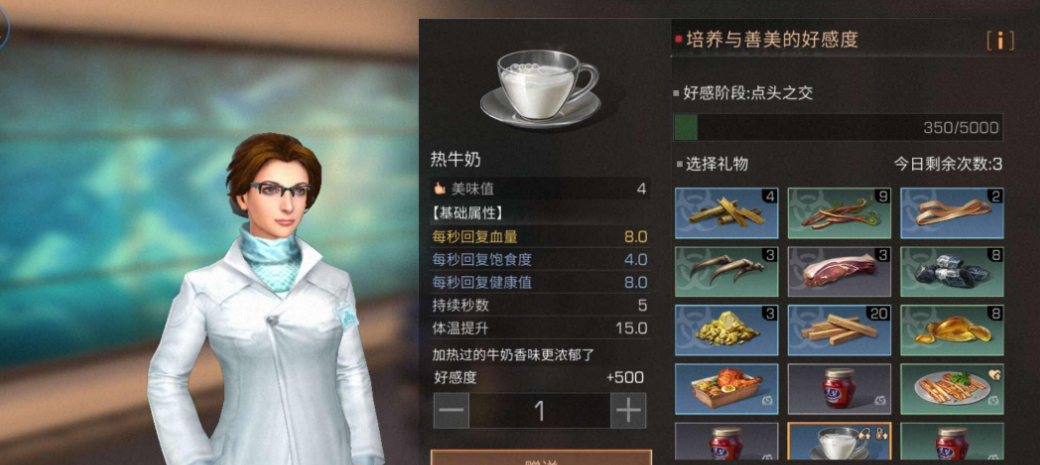The width and height of the screenshot is (1040, 465).
Task: Select the gold nuggets gift slot
Action: coord(726,328)
